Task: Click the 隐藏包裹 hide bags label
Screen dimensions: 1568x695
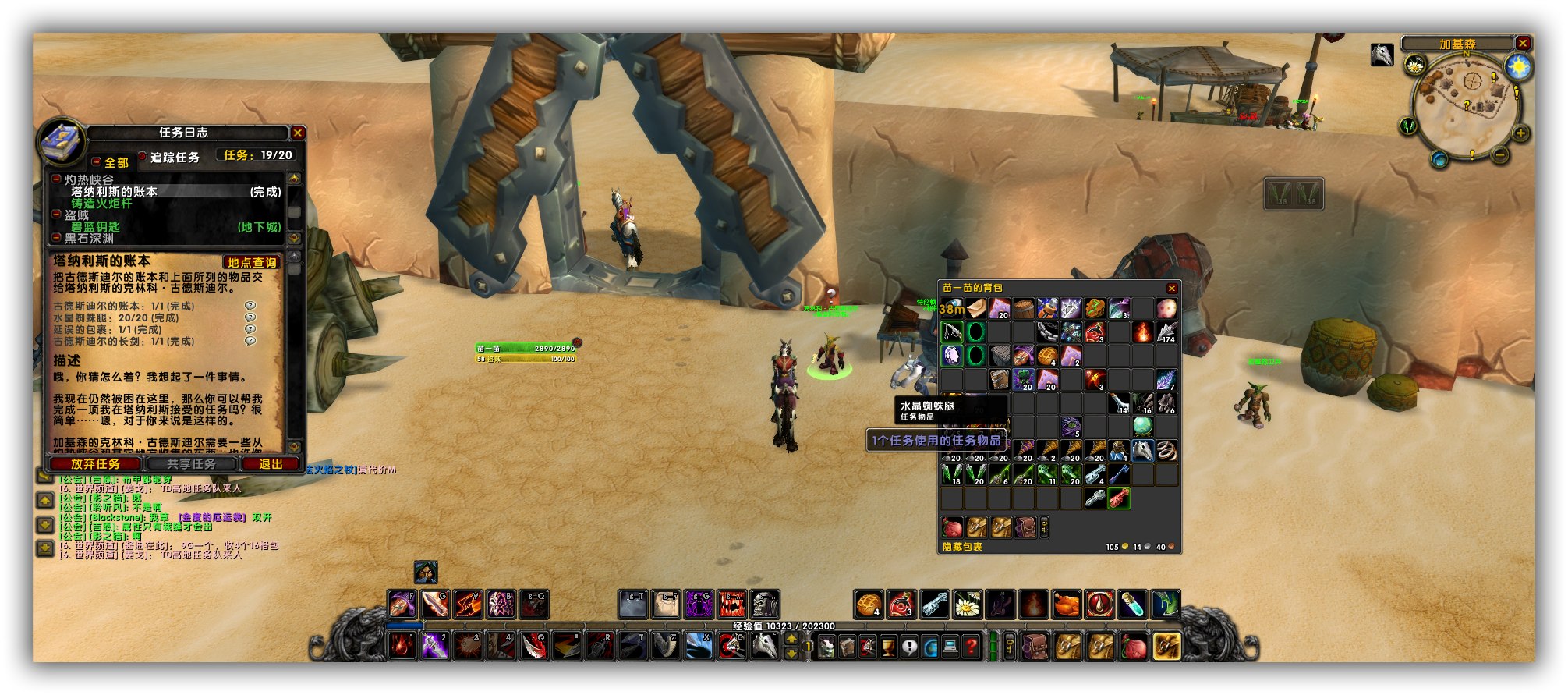Action: coord(962,547)
